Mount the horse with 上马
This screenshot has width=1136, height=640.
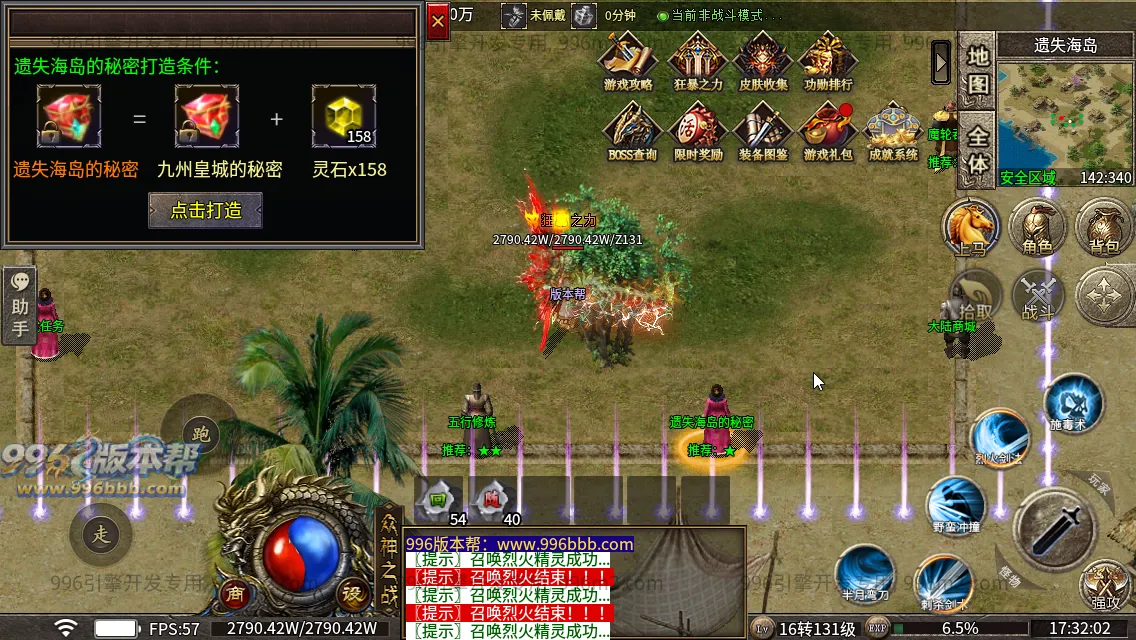971,226
